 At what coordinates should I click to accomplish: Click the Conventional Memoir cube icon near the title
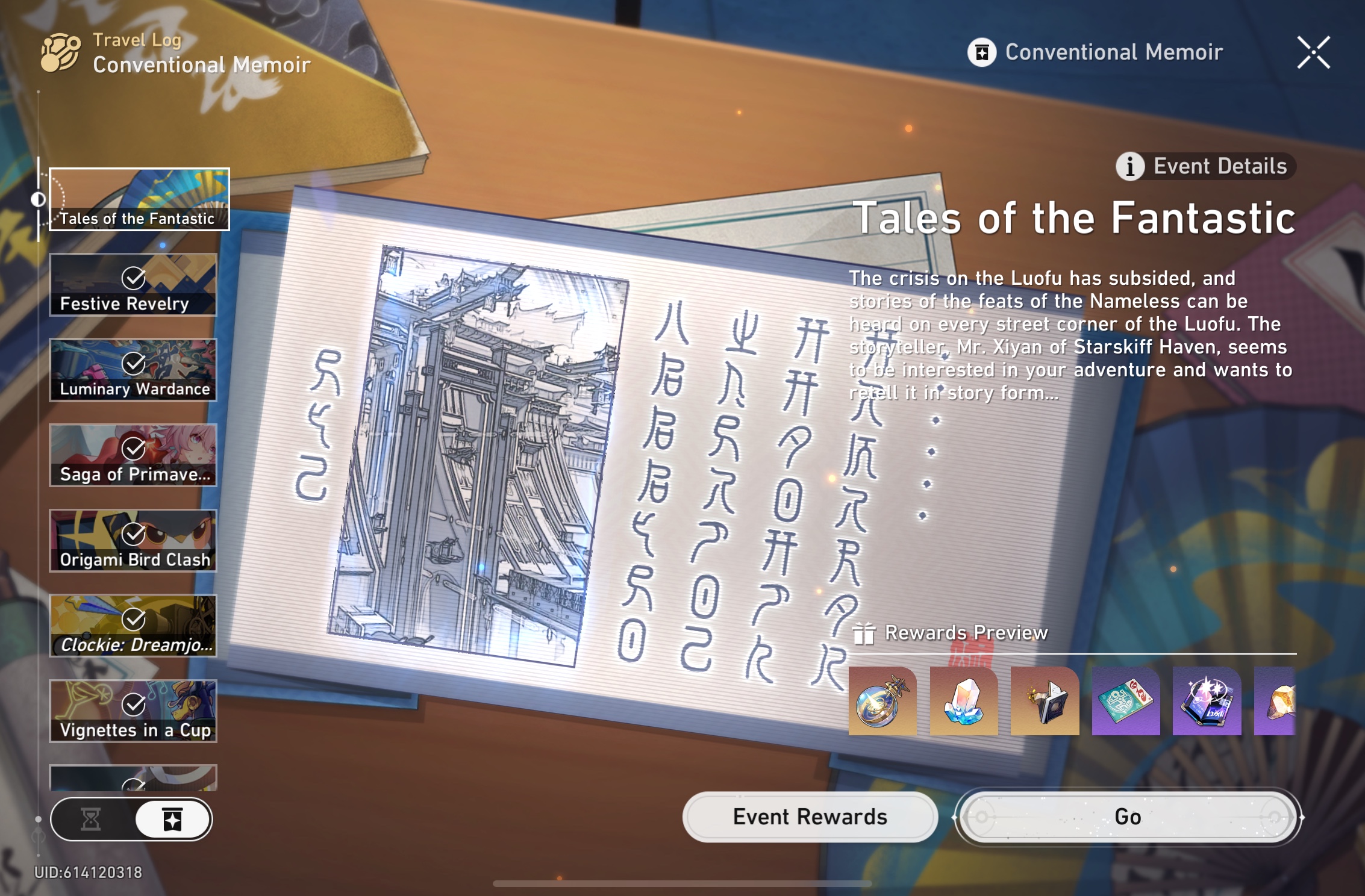(983, 53)
